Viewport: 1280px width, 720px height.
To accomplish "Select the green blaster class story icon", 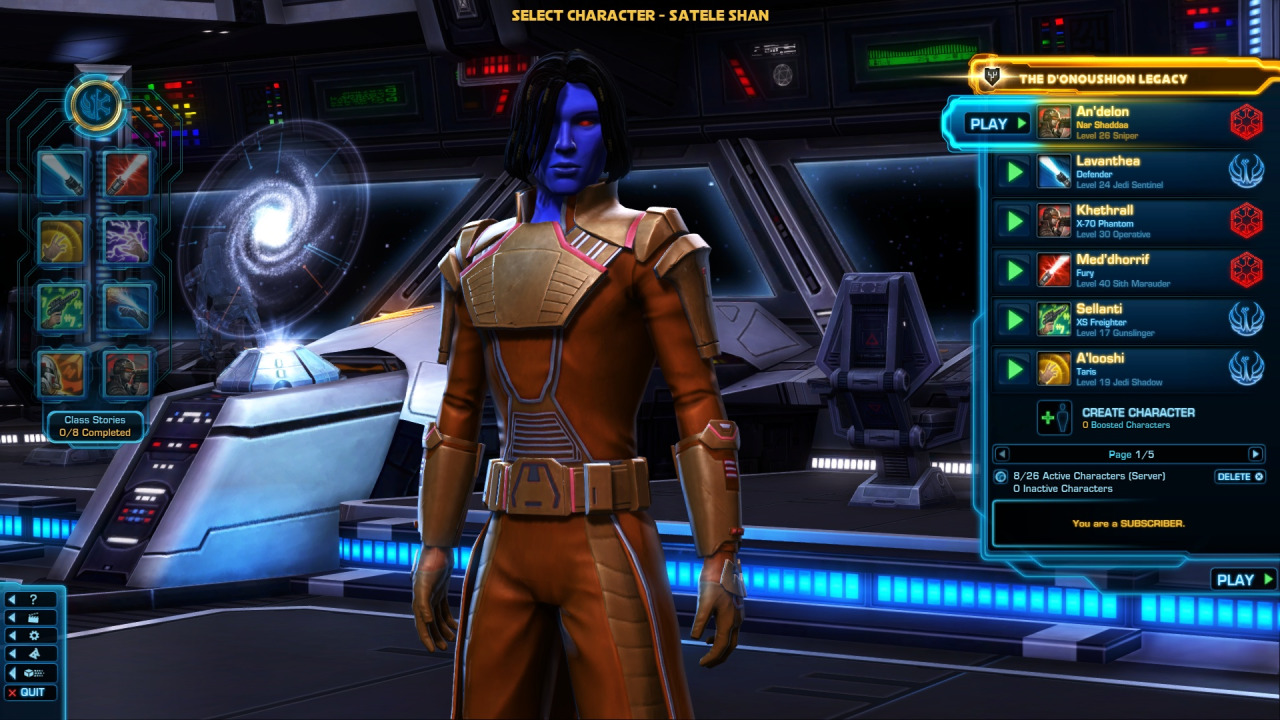I will [61, 307].
